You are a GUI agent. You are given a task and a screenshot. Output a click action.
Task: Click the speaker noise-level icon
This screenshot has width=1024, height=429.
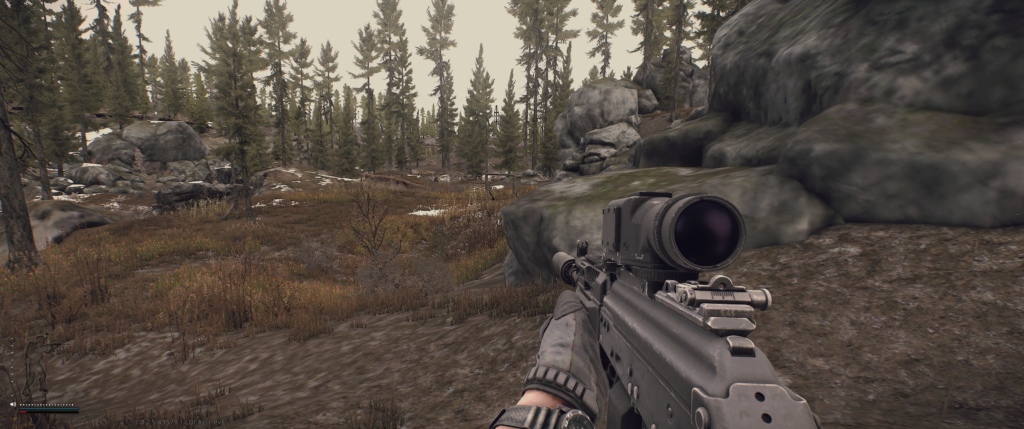[x=13, y=404]
